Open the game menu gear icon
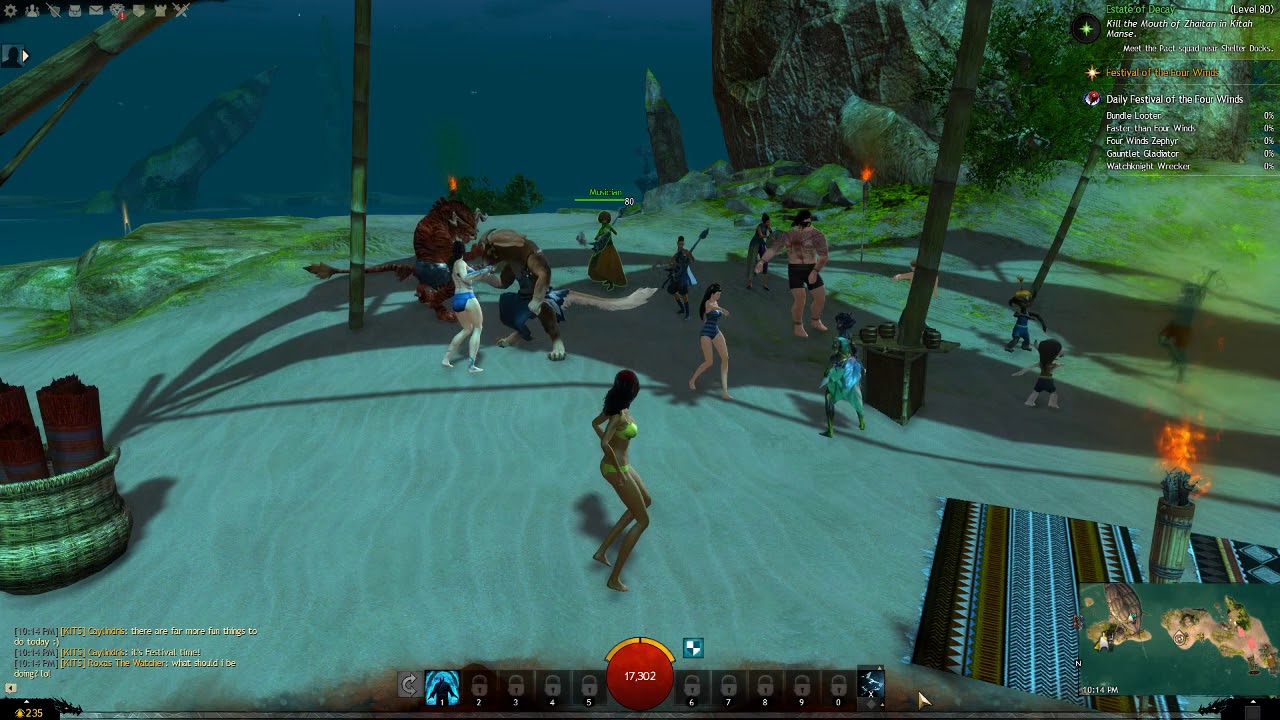 point(10,10)
